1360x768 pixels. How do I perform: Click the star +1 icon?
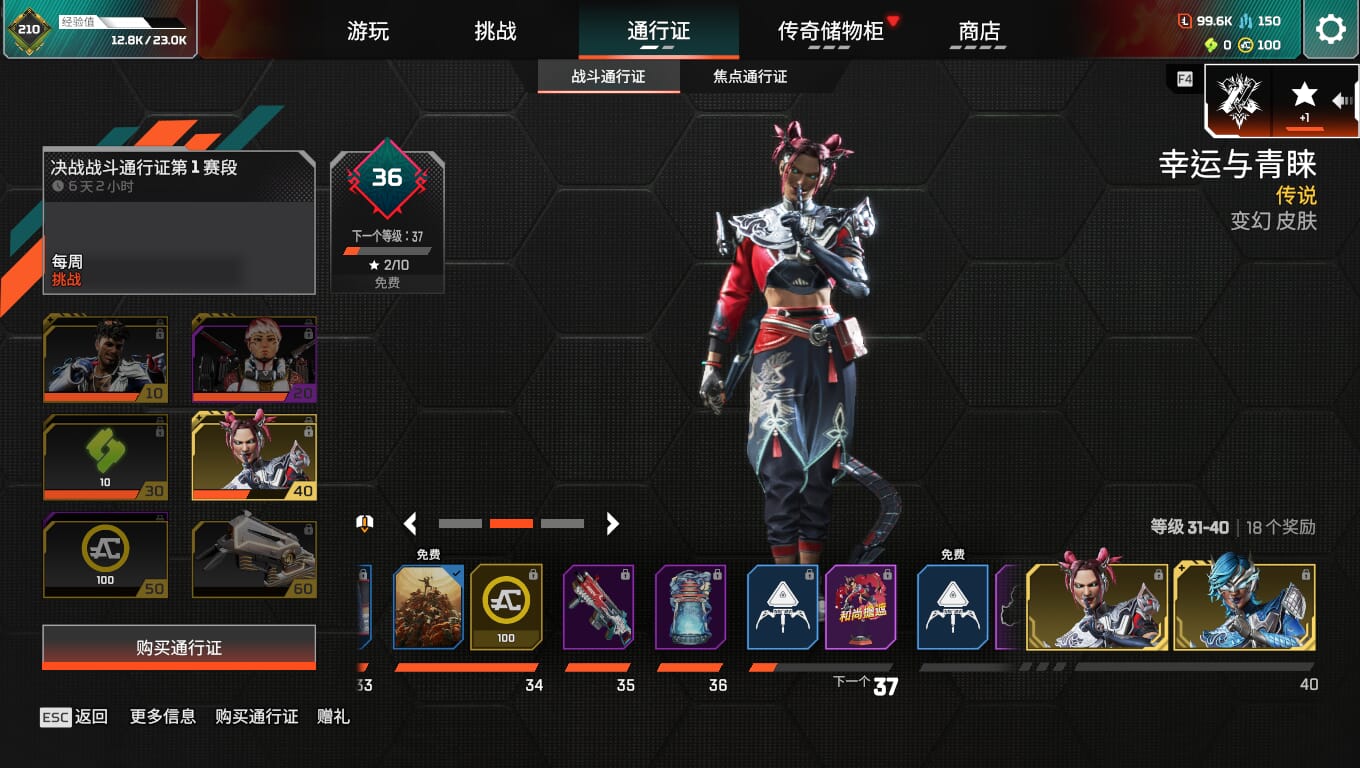1304,100
